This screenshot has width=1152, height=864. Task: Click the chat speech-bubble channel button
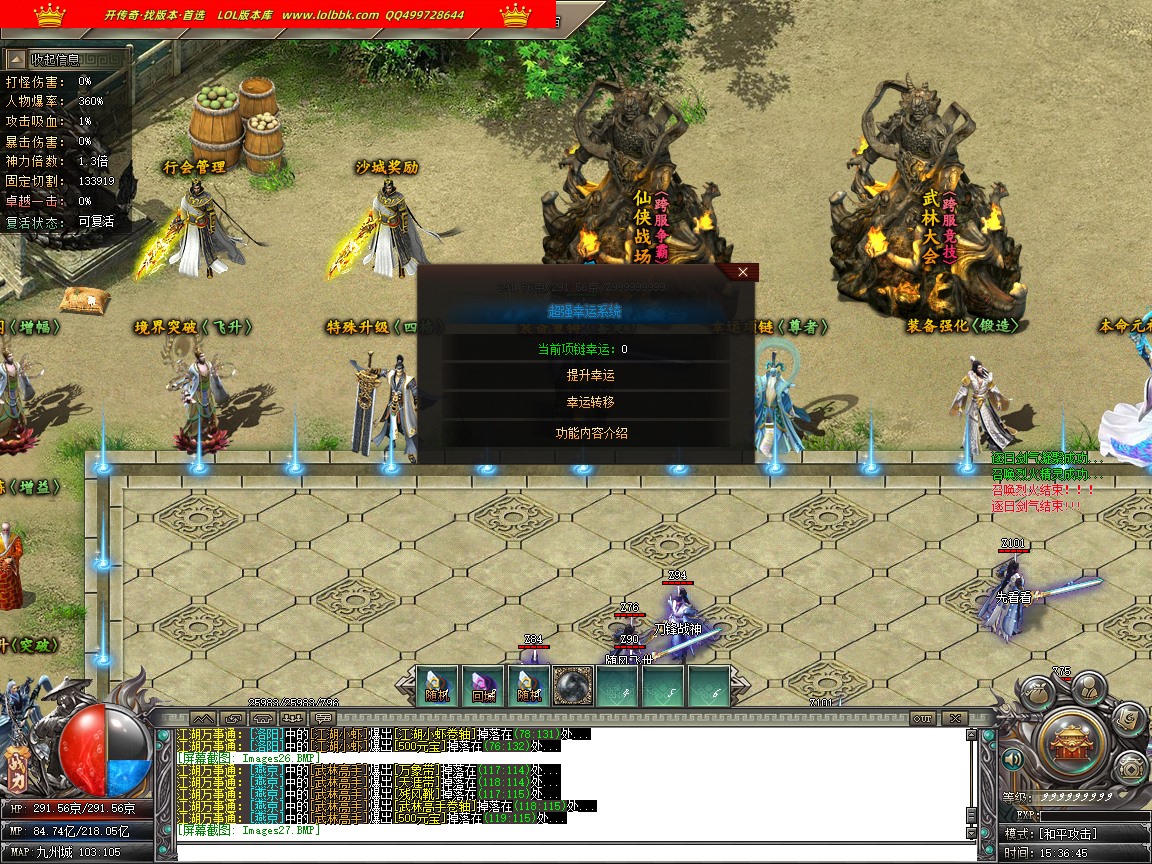pyautogui.click(x=323, y=718)
